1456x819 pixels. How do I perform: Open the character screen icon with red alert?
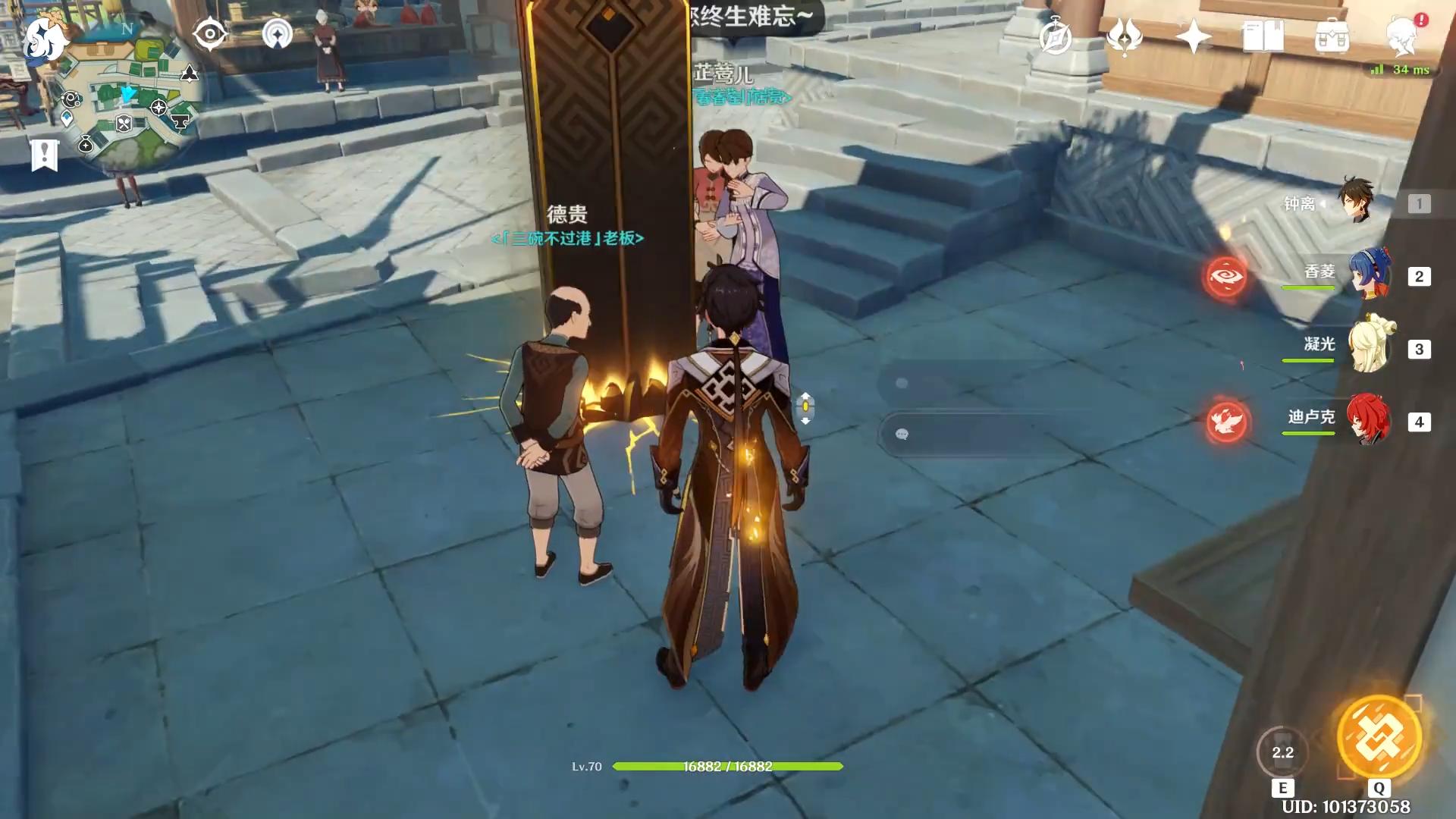[x=1402, y=36]
